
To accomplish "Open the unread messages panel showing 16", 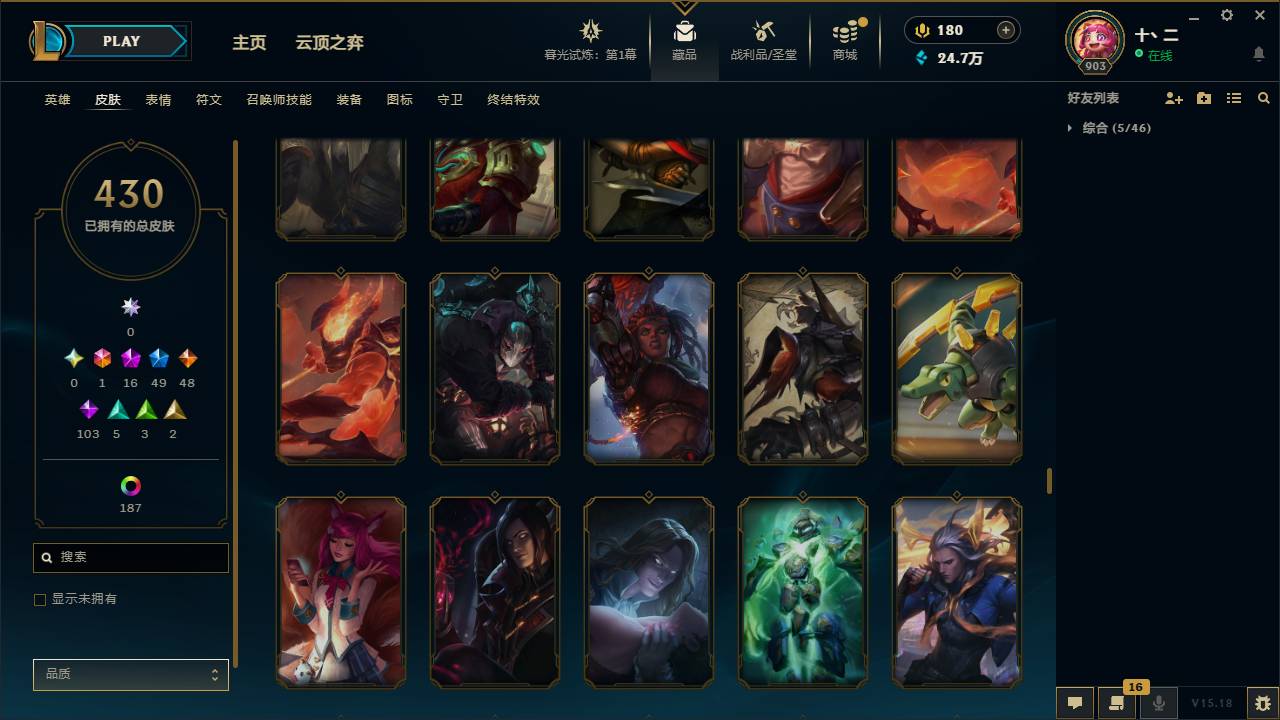I will pyautogui.click(x=1117, y=703).
